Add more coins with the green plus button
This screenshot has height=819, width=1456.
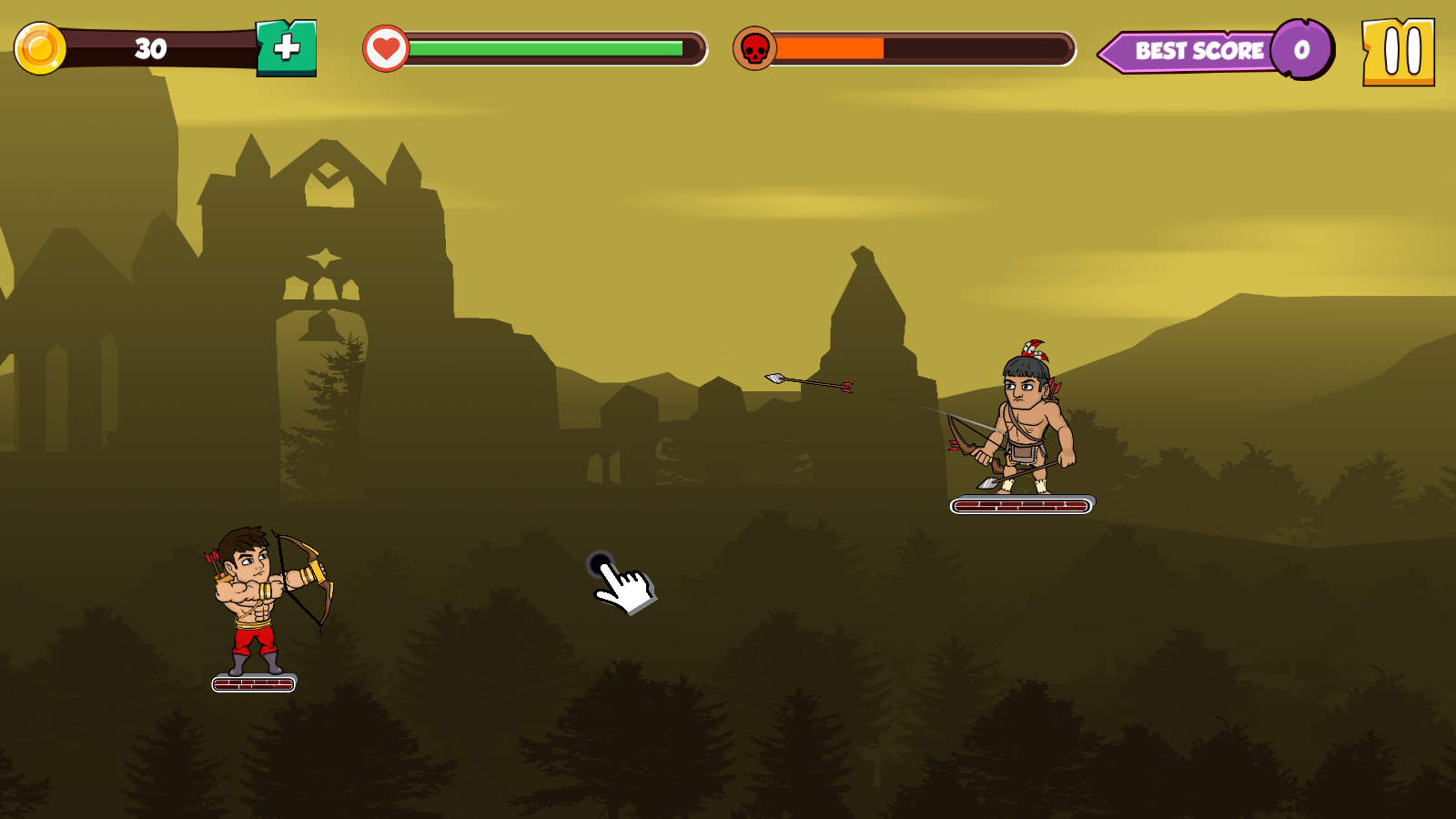tap(287, 48)
